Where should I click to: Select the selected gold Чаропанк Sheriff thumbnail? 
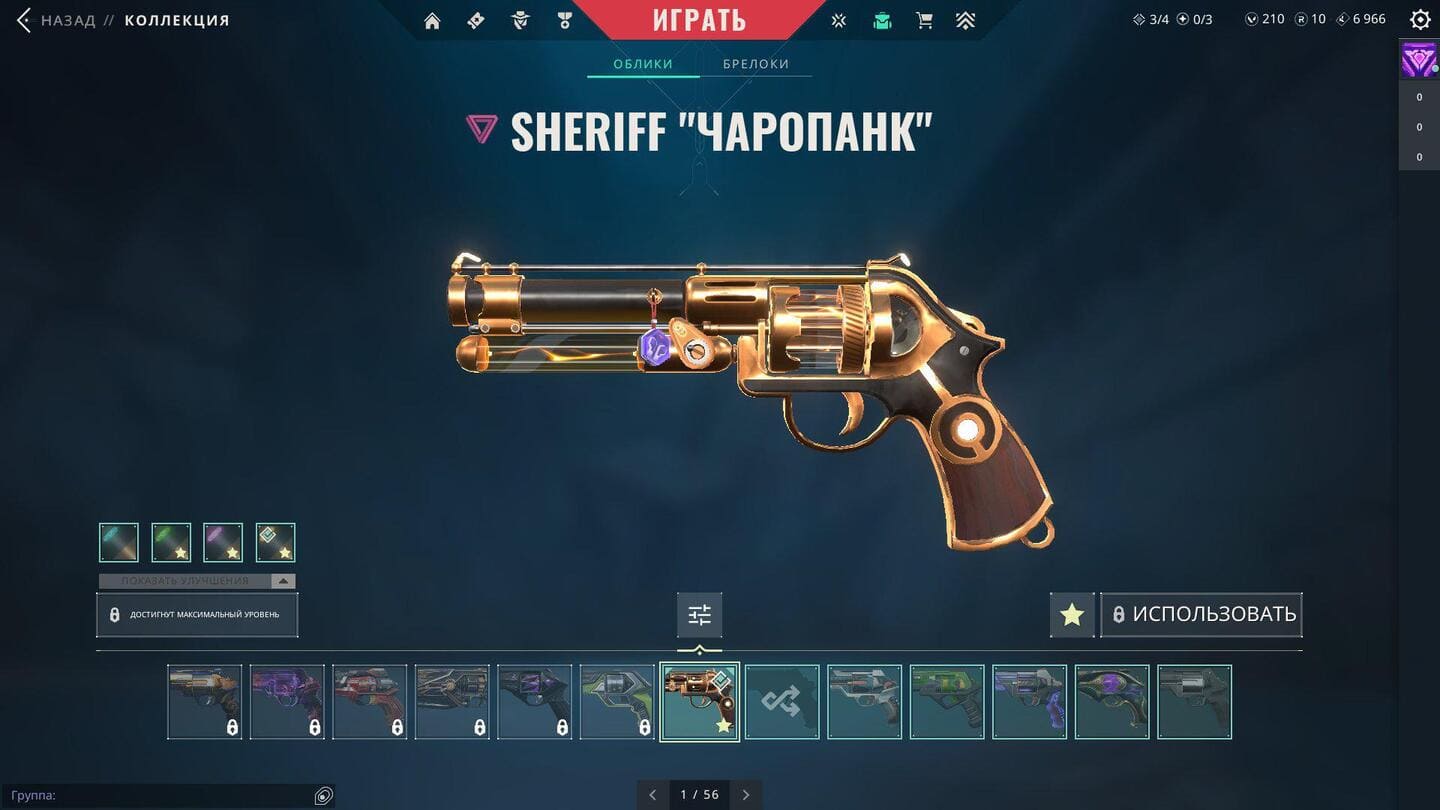(x=699, y=702)
